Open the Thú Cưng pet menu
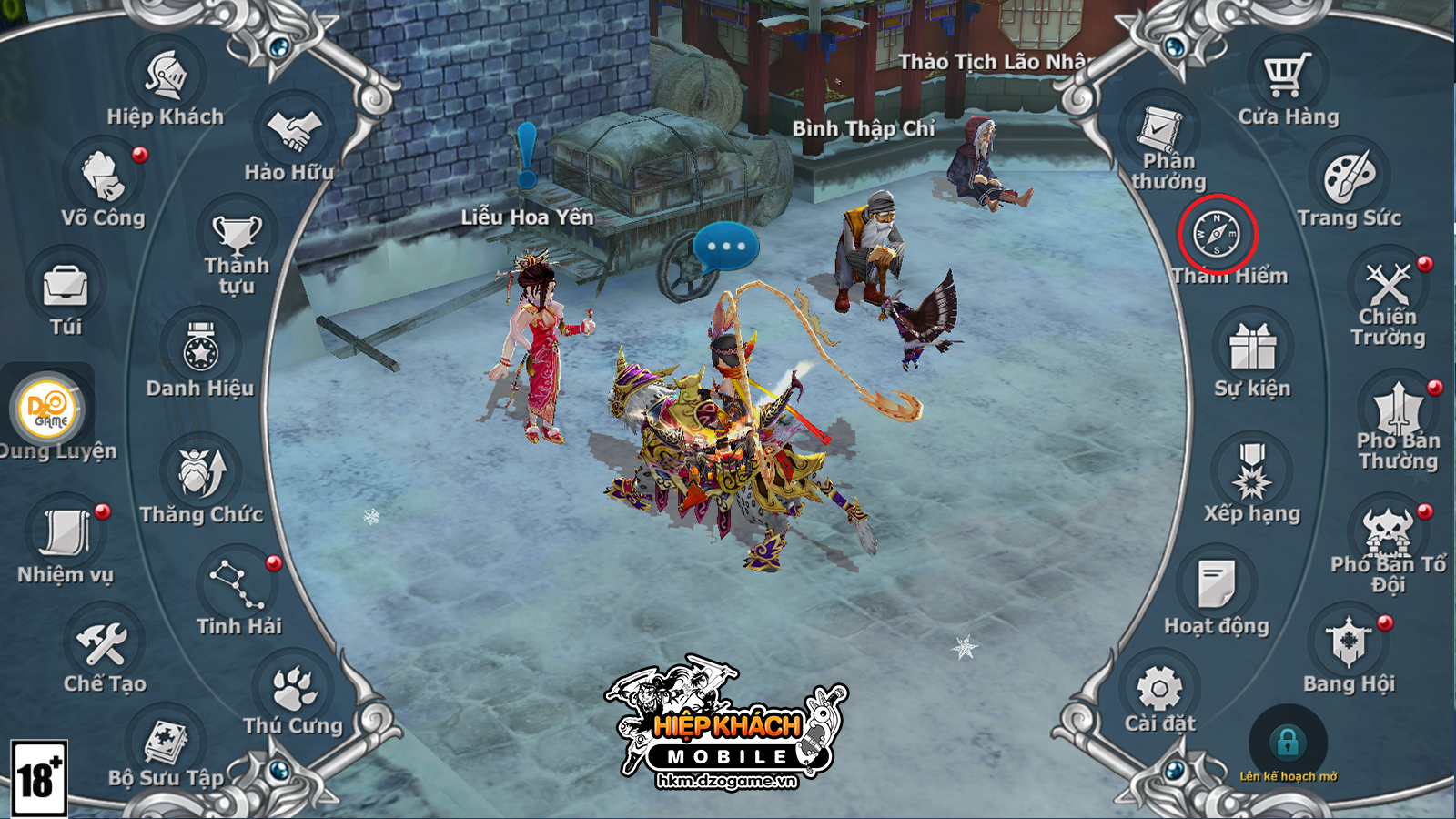 (293, 688)
